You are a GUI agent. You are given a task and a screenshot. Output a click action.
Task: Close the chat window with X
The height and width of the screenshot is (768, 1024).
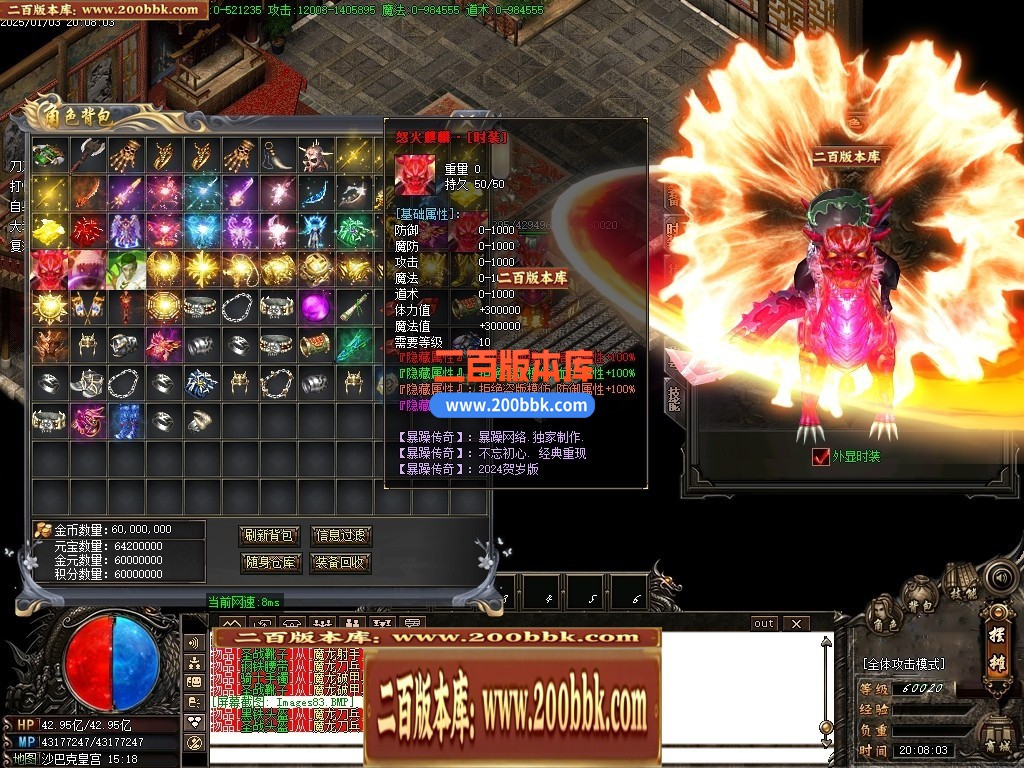[795, 624]
